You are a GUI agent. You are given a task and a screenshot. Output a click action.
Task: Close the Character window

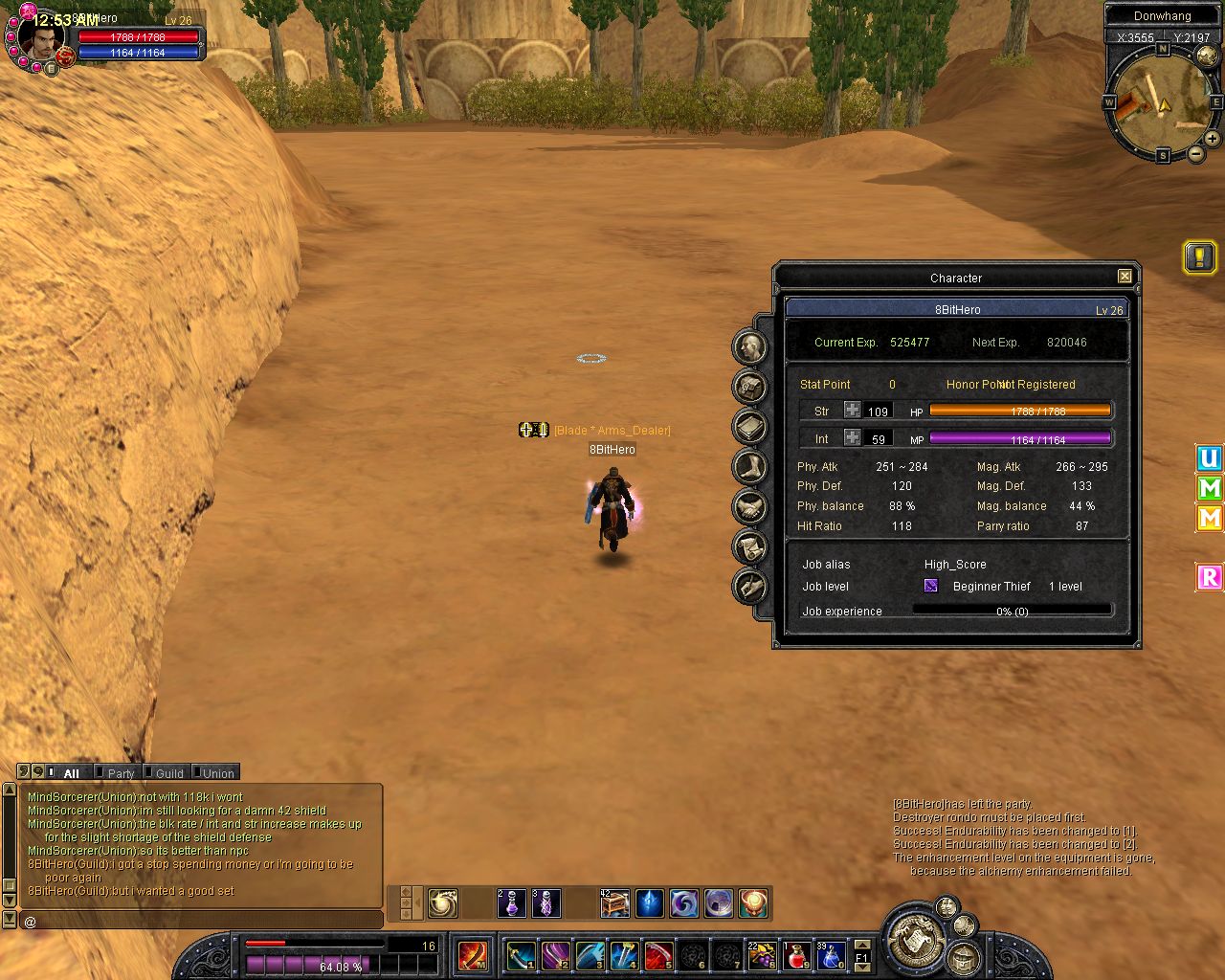click(1125, 277)
